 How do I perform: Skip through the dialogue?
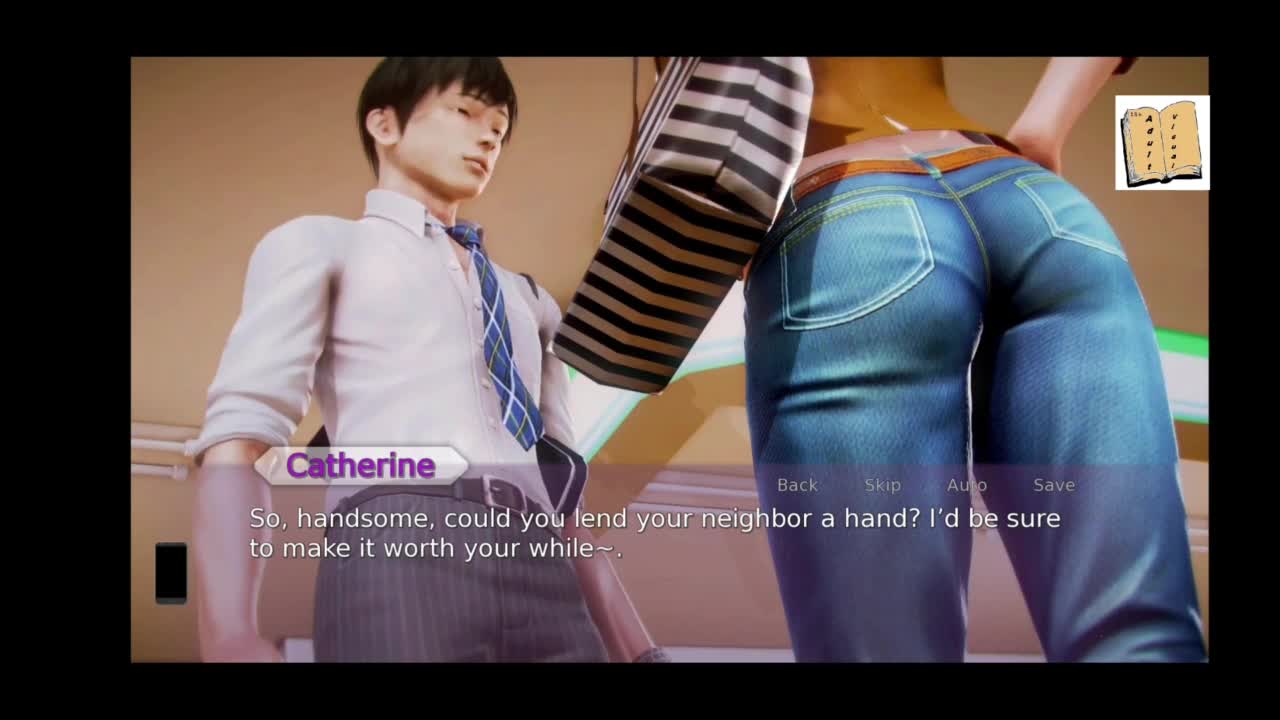pyautogui.click(x=882, y=485)
